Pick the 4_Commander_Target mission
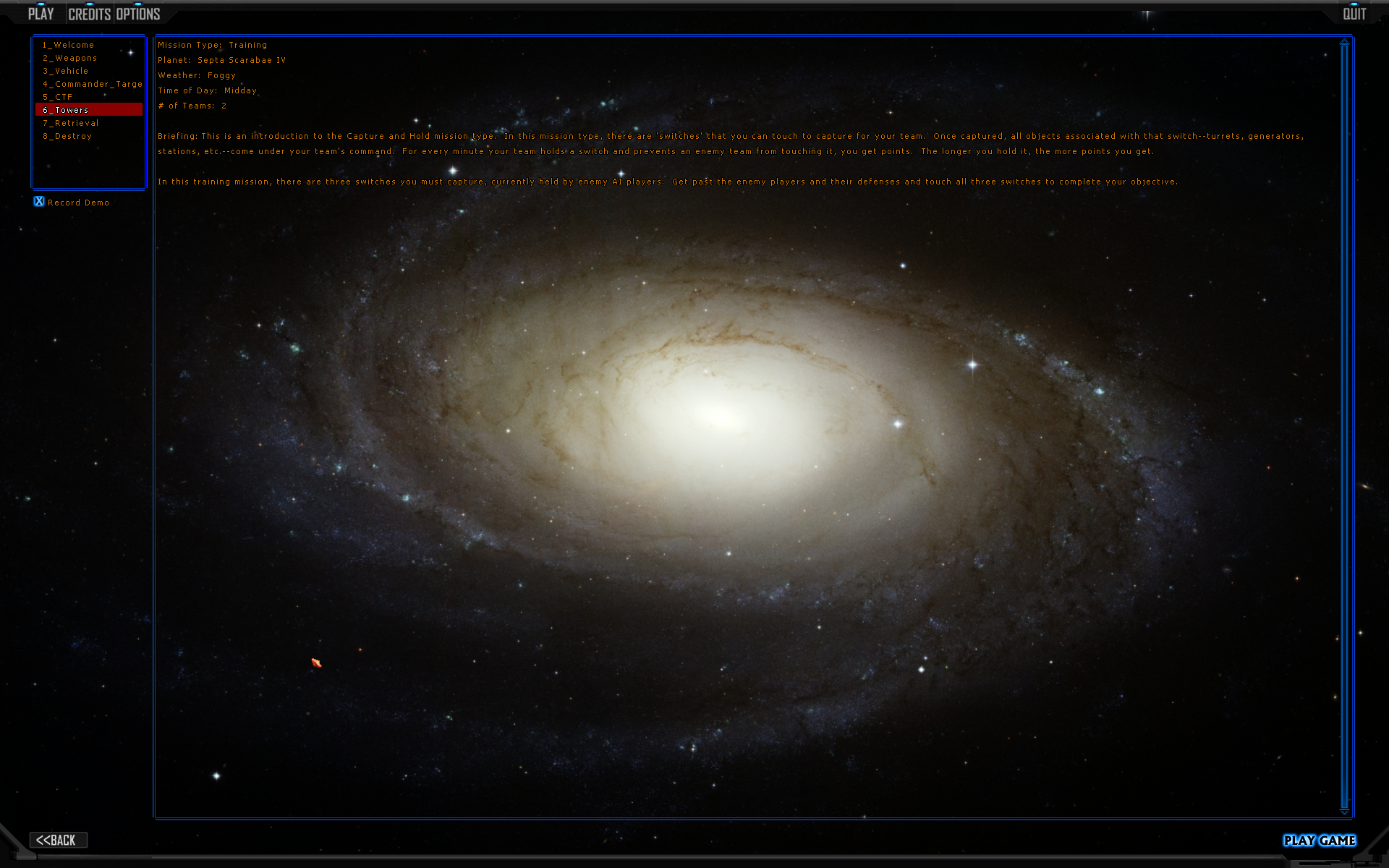Image resolution: width=1389 pixels, height=868 pixels. coord(92,84)
